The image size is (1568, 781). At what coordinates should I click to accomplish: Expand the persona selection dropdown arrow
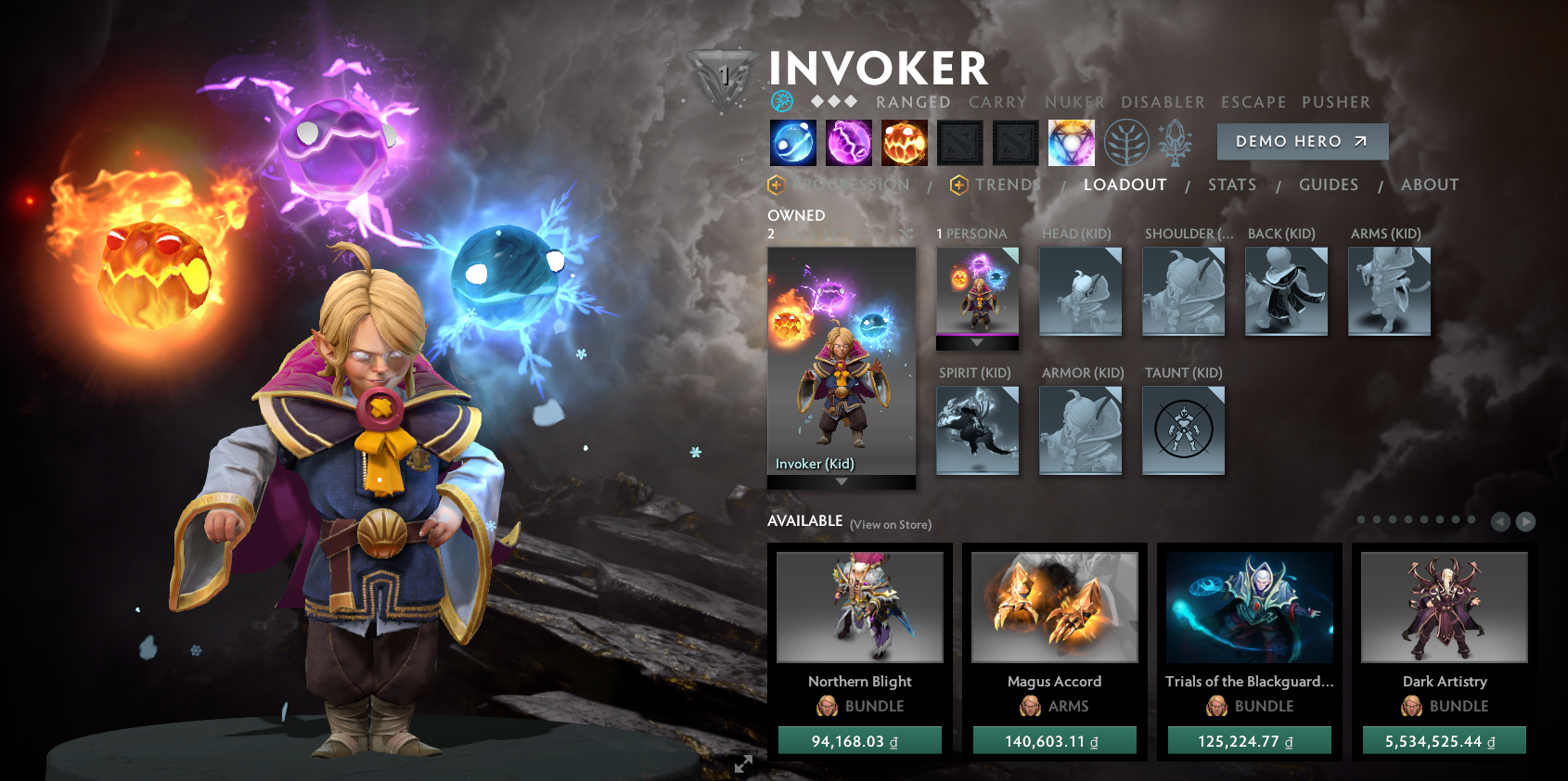pos(977,341)
